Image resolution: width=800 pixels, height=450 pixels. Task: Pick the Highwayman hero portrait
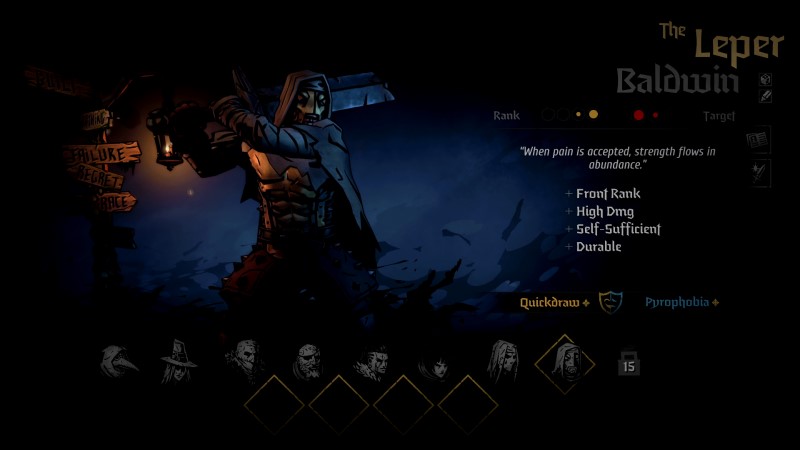(245, 361)
